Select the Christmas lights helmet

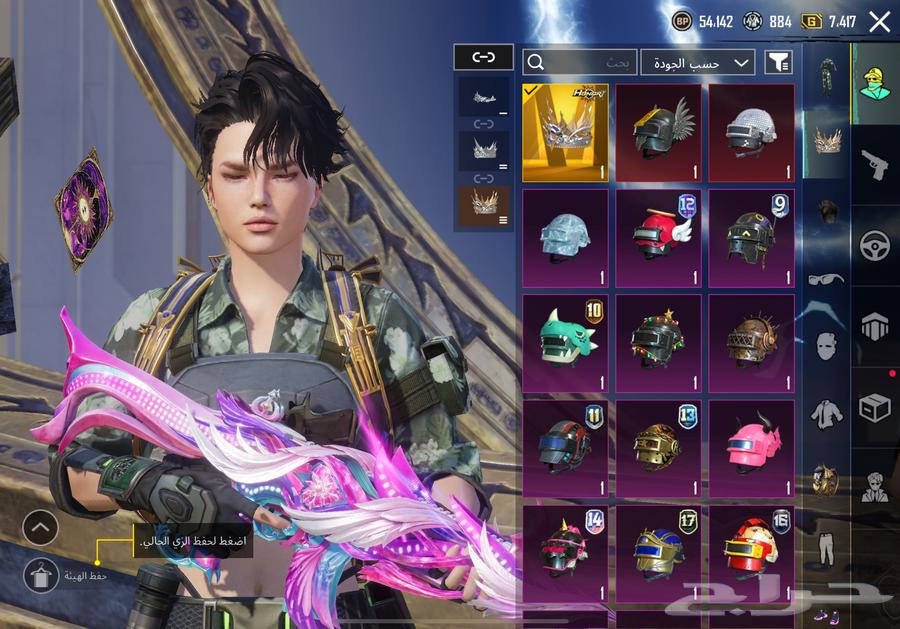click(658, 343)
